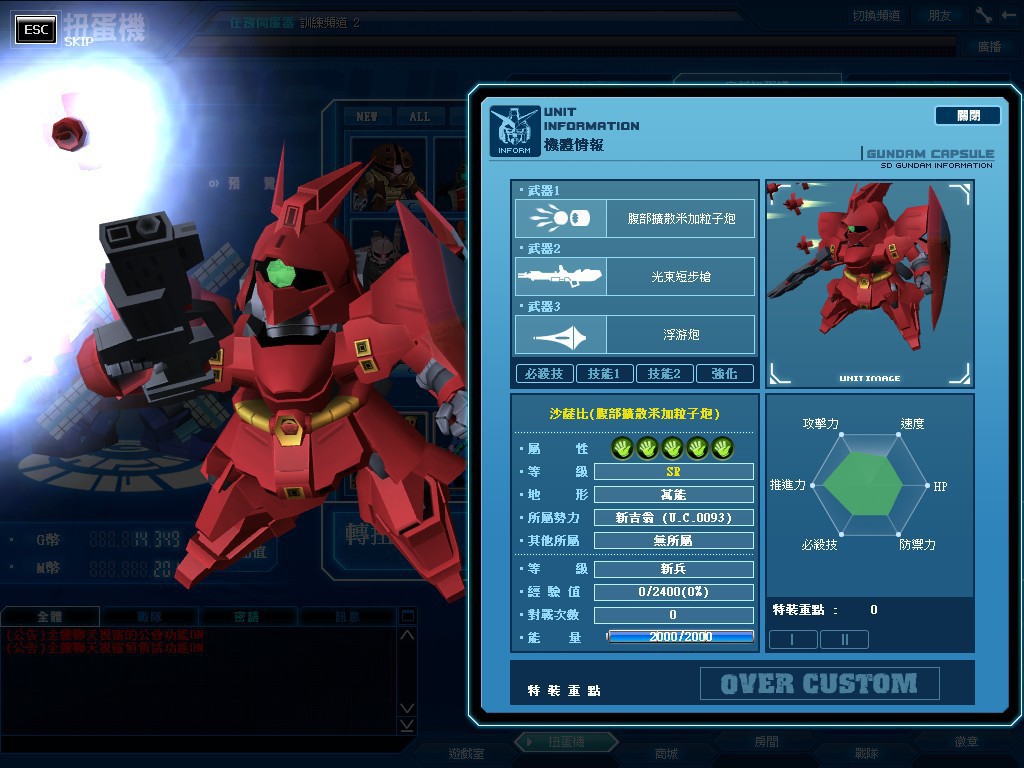Open settings with the wrench icon
Viewport: 1024px width, 768px height.
click(984, 15)
